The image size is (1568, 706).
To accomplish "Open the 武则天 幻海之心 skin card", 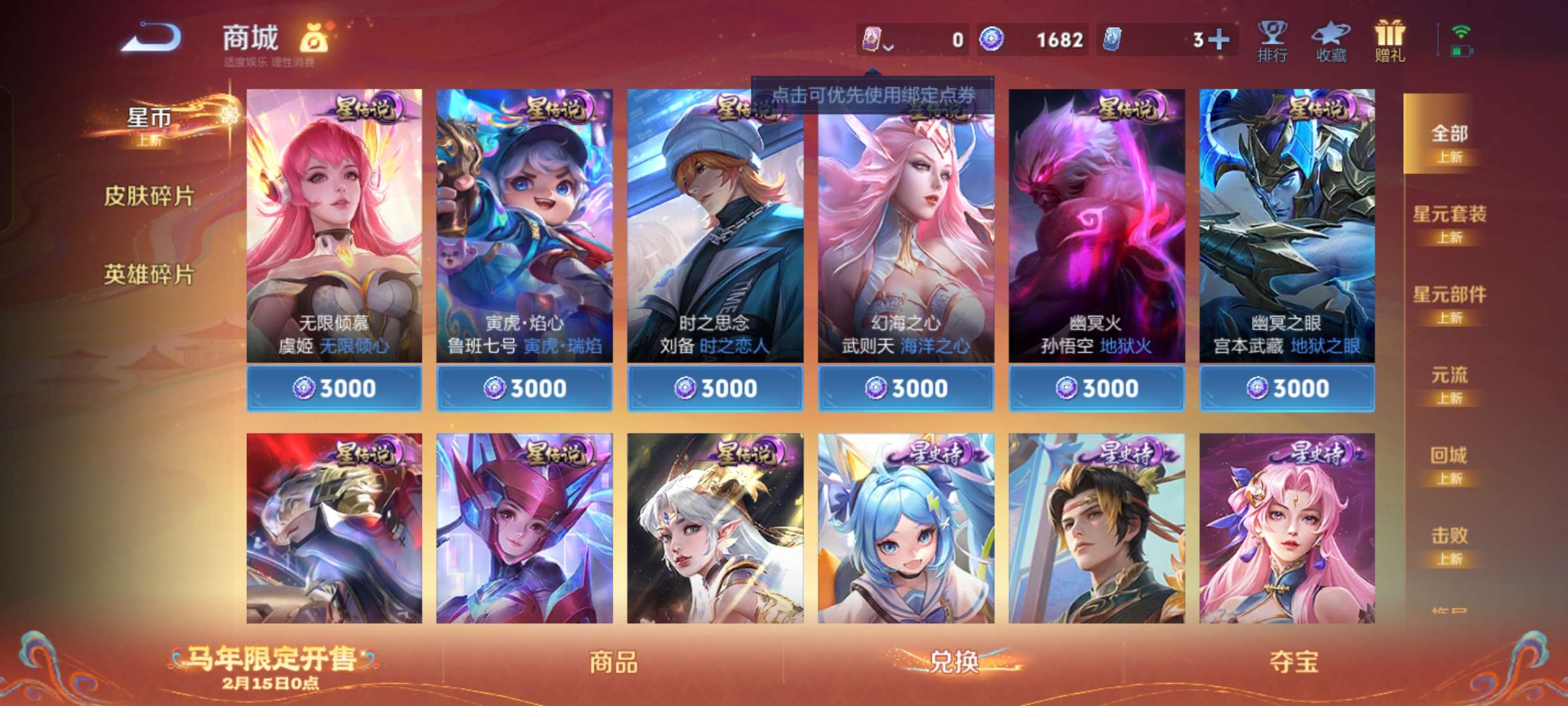I will [x=904, y=229].
